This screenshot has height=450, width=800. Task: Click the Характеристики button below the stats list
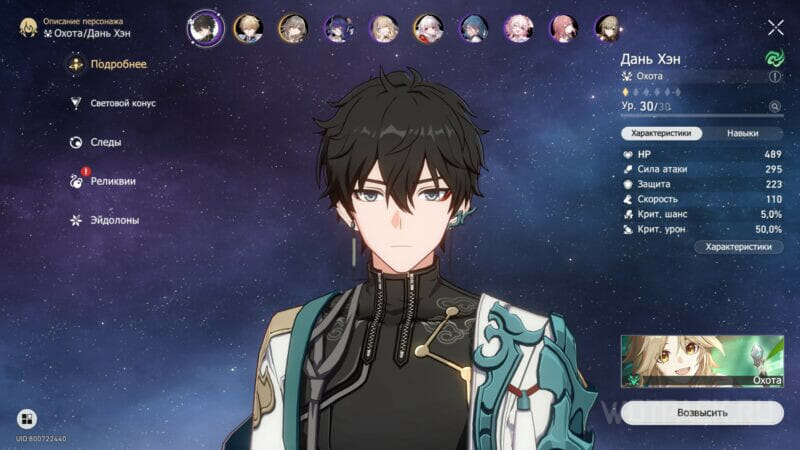tap(739, 246)
